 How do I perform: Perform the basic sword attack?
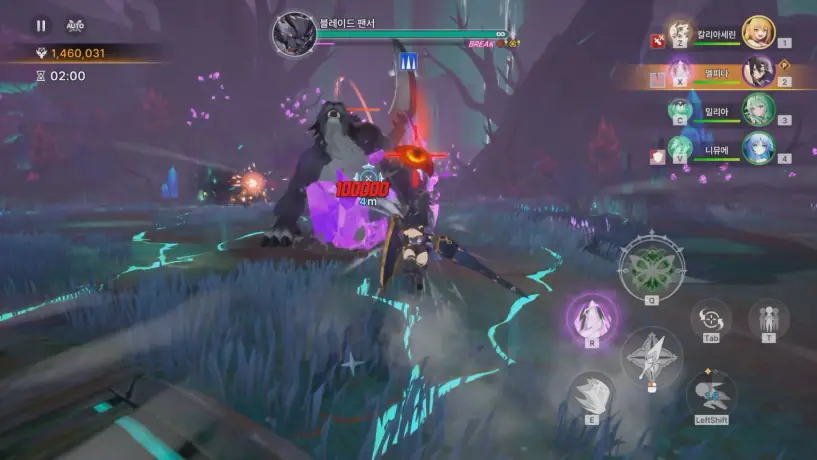(x=651, y=356)
